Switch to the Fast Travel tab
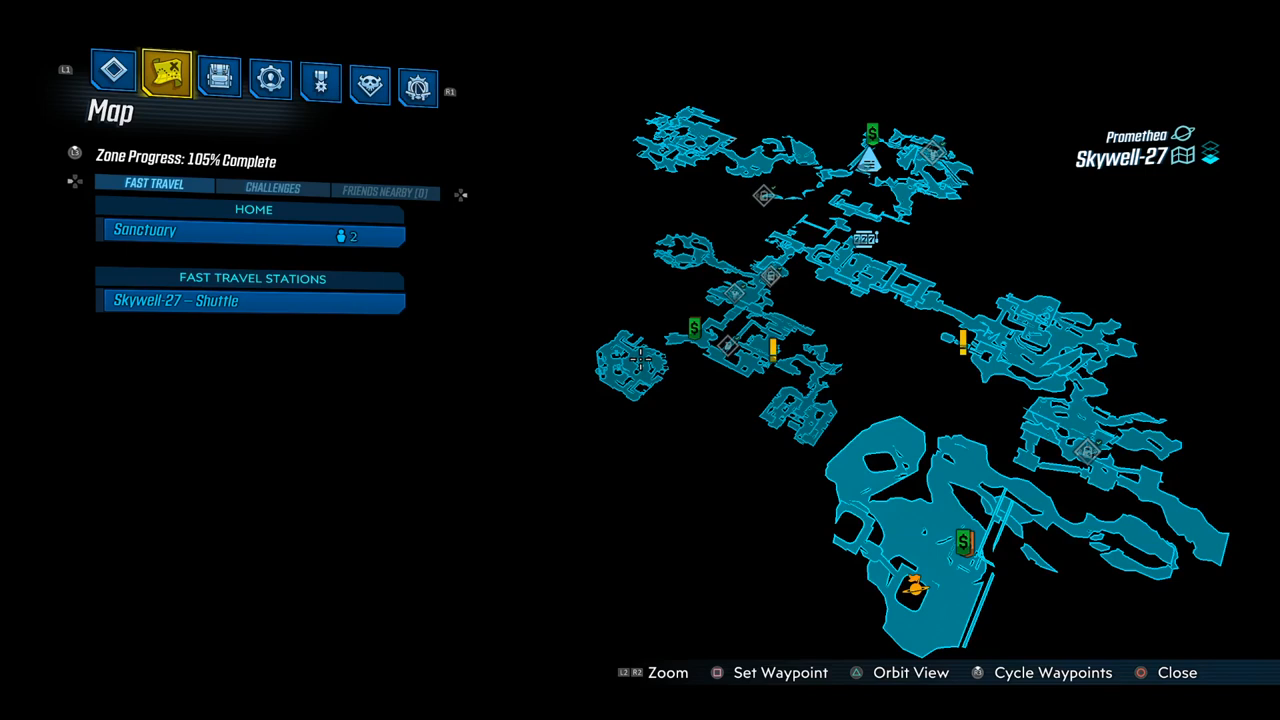Viewport: 1280px width, 720px height. click(154, 184)
